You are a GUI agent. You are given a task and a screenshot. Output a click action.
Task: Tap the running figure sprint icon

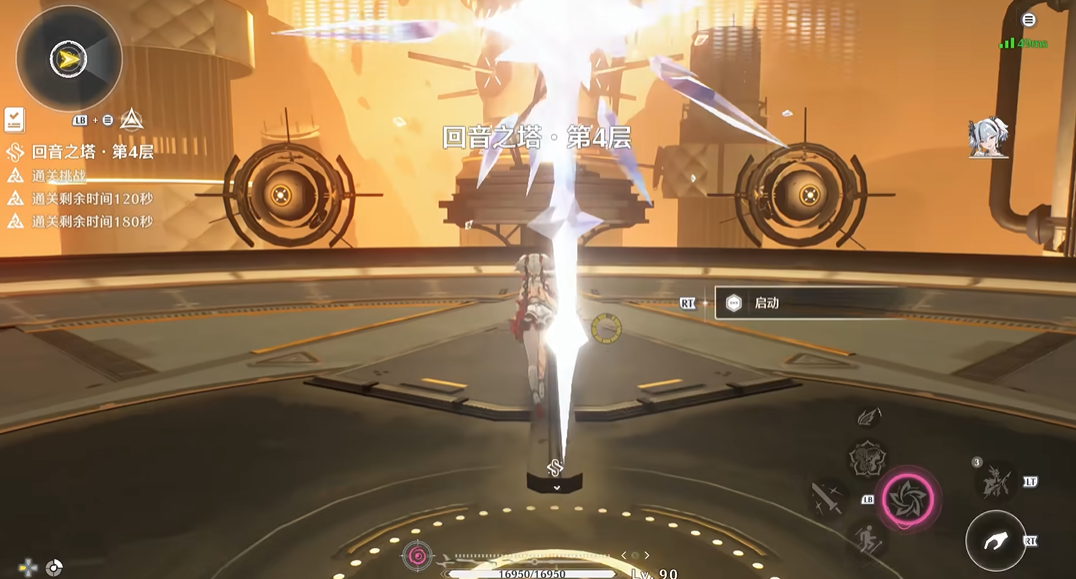[x=866, y=541]
